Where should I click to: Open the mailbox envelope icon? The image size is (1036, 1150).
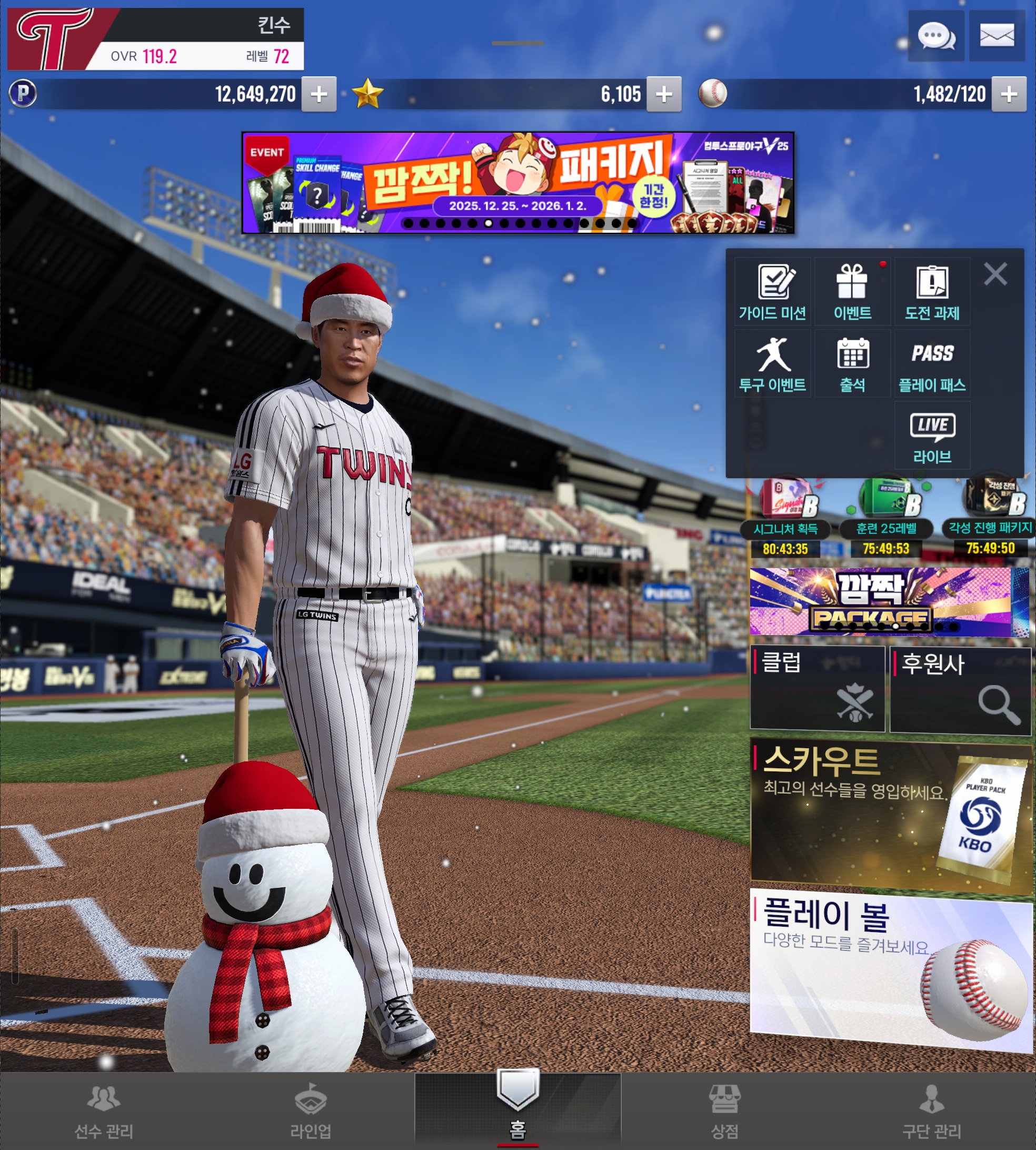coord(997,35)
